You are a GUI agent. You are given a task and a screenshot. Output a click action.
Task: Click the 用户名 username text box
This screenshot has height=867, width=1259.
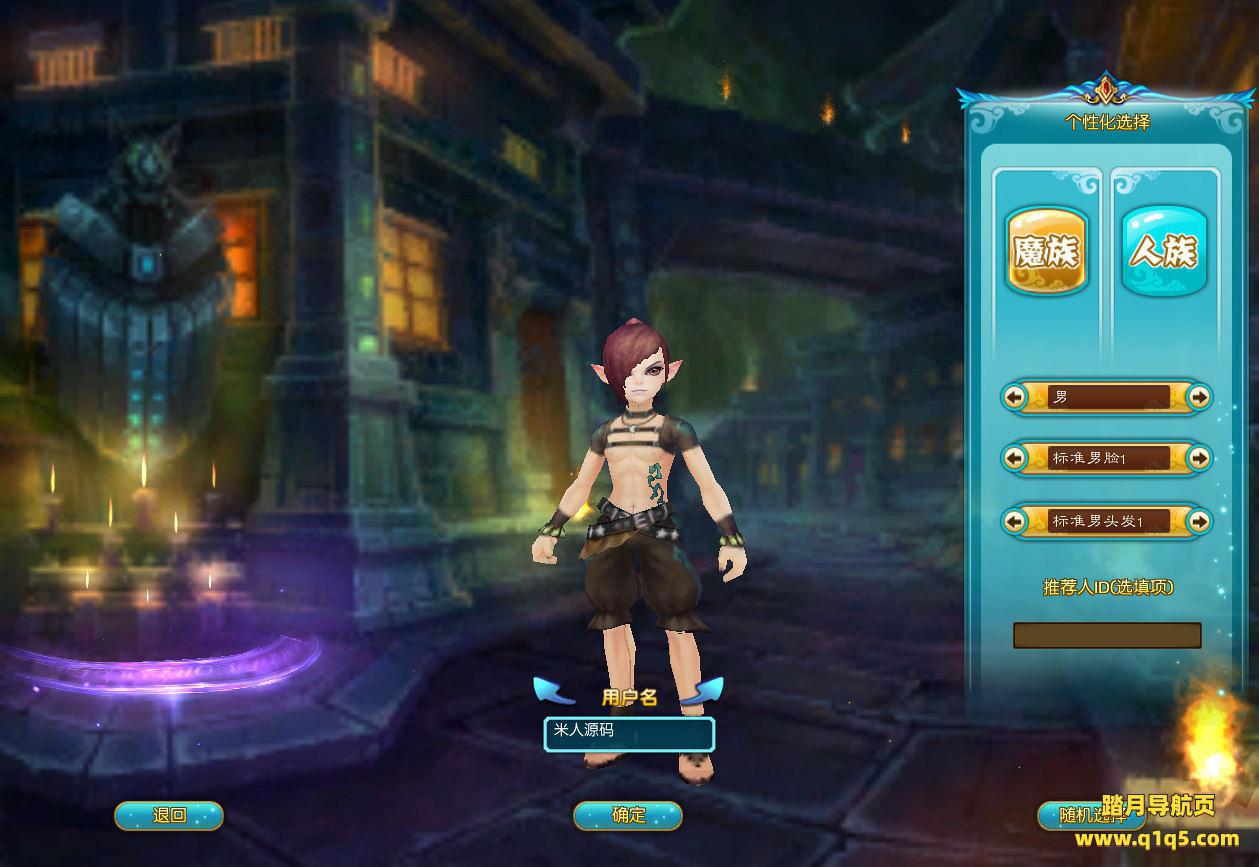629,733
